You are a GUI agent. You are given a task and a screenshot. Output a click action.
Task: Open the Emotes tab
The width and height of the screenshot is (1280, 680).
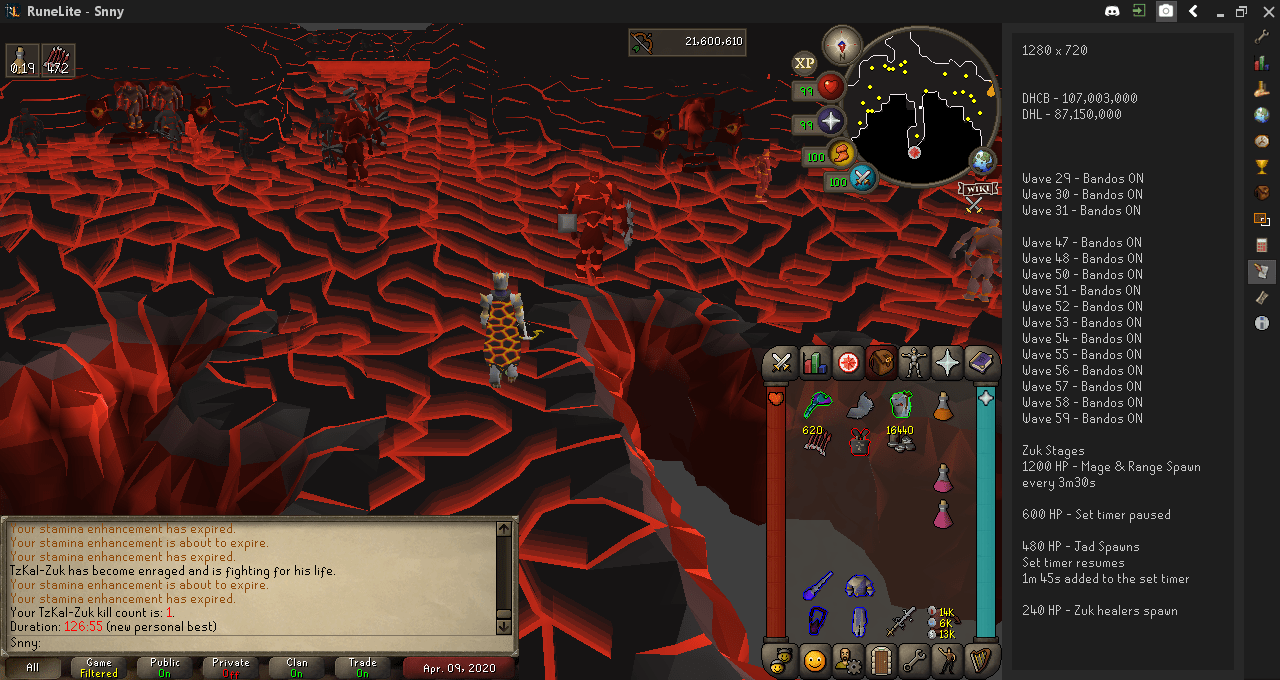(x=946, y=660)
